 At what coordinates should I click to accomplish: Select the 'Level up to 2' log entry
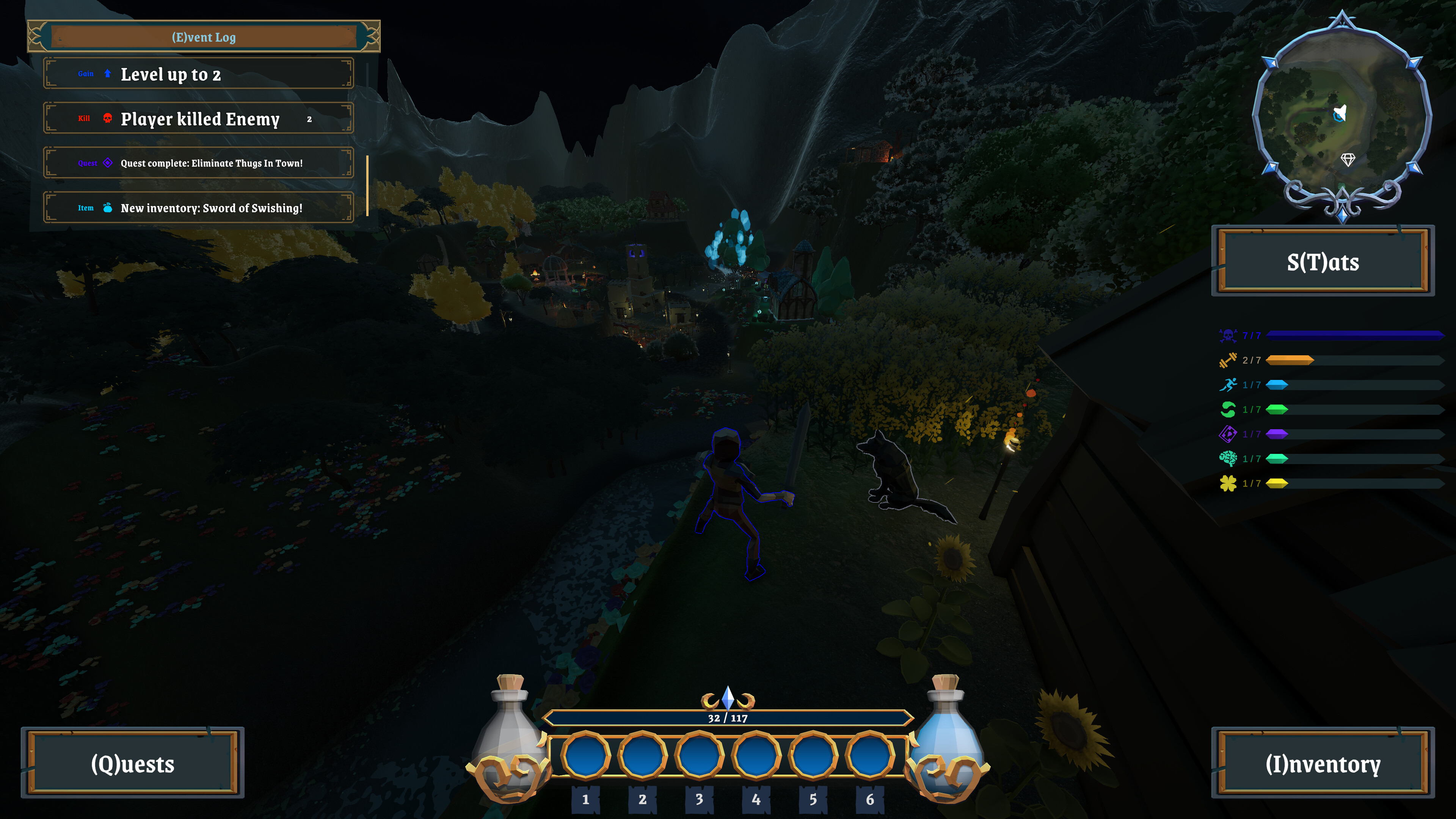coord(198,74)
